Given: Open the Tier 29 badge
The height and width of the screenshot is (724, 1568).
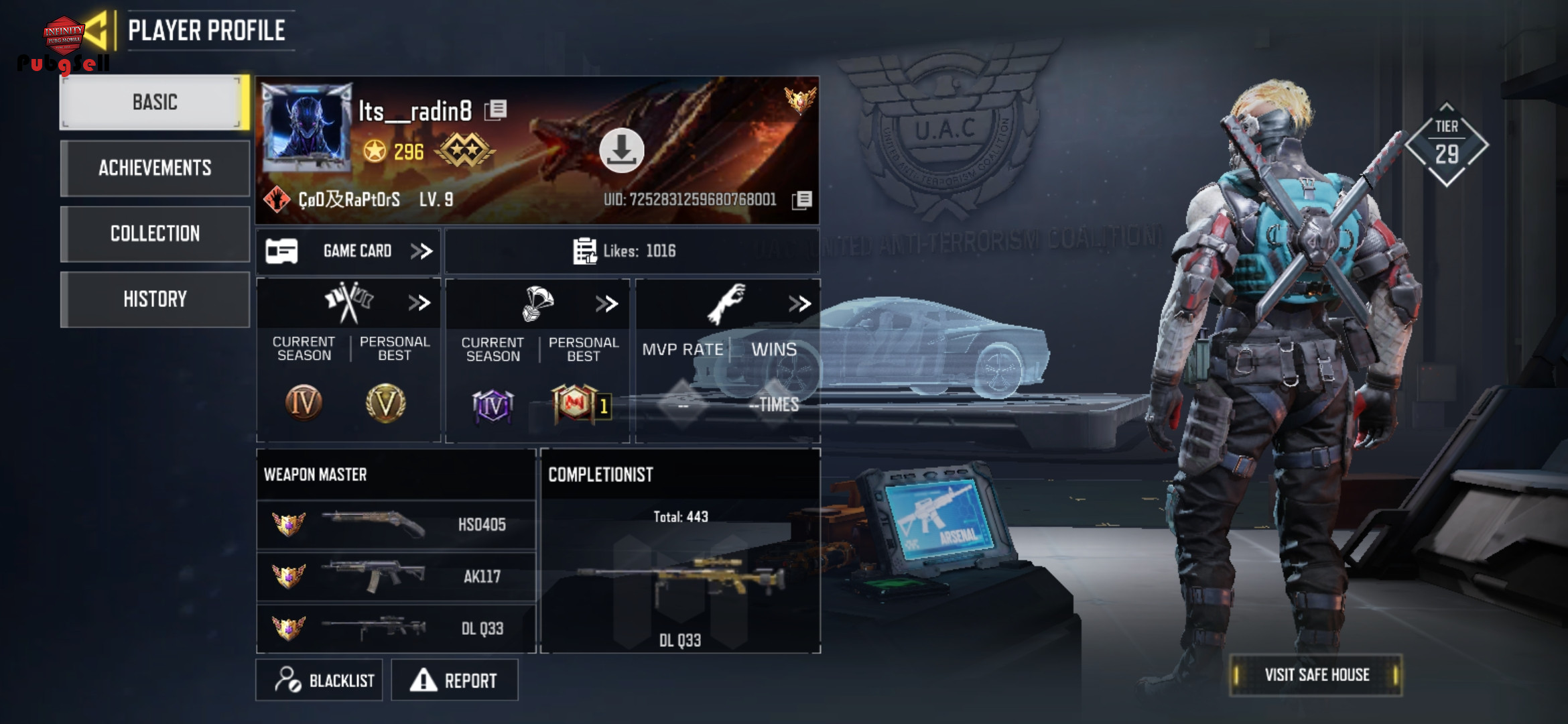Looking at the screenshot, I should tap(1446, 144).
